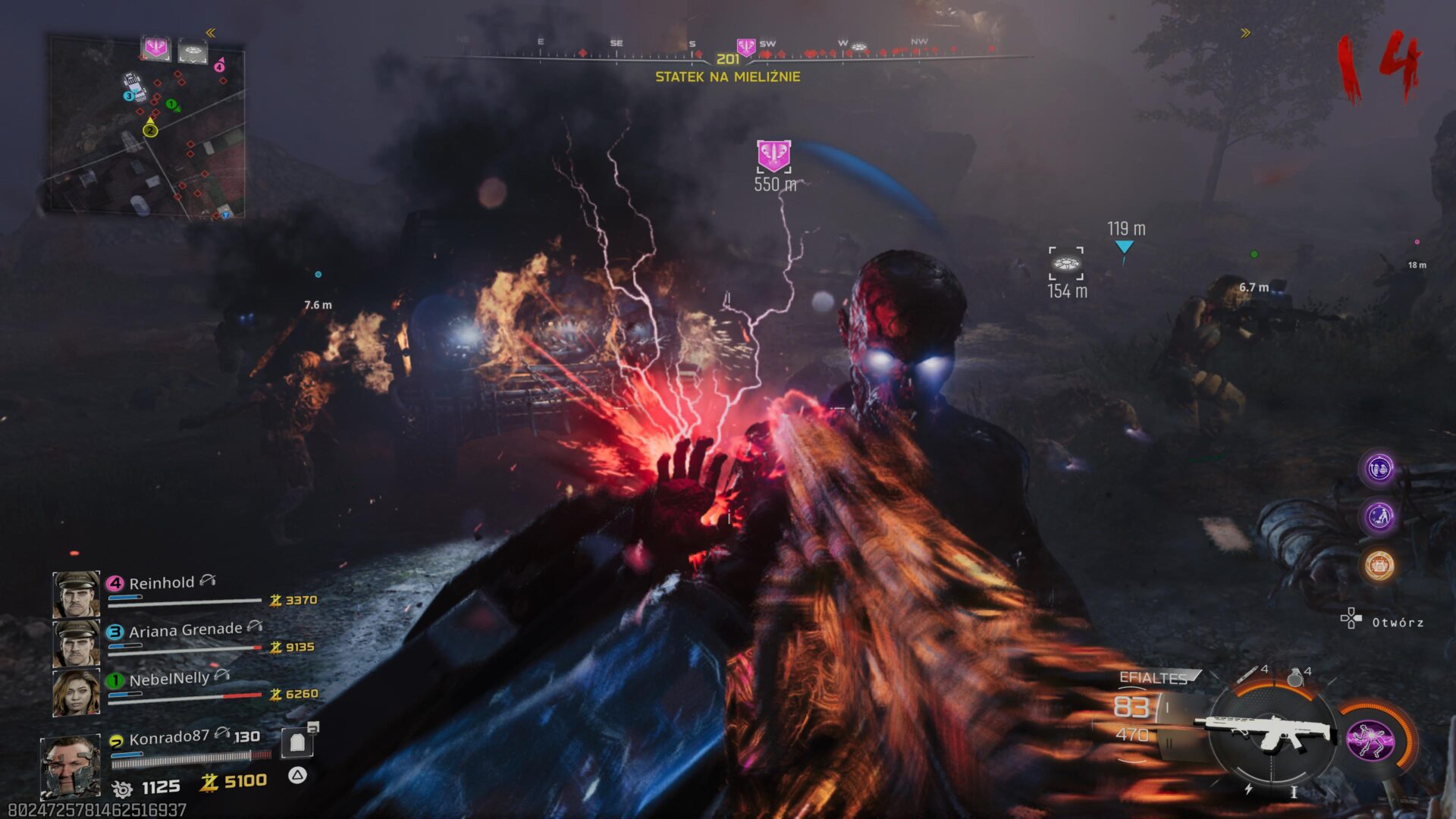
Task: Click the salvage gear counter icon
Action: tap(122, 789)
